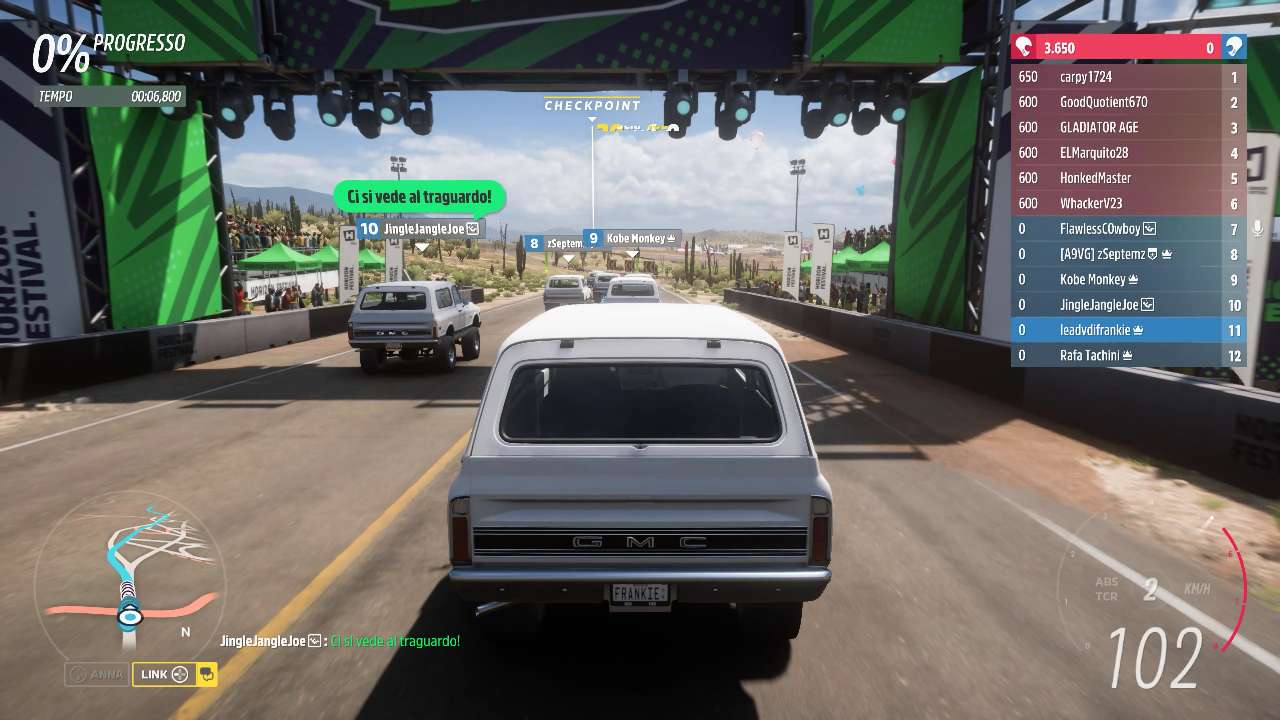Select carpy1724 in the leaderboard
This screenshot has width=1280, height=720.
(1128, 77)
